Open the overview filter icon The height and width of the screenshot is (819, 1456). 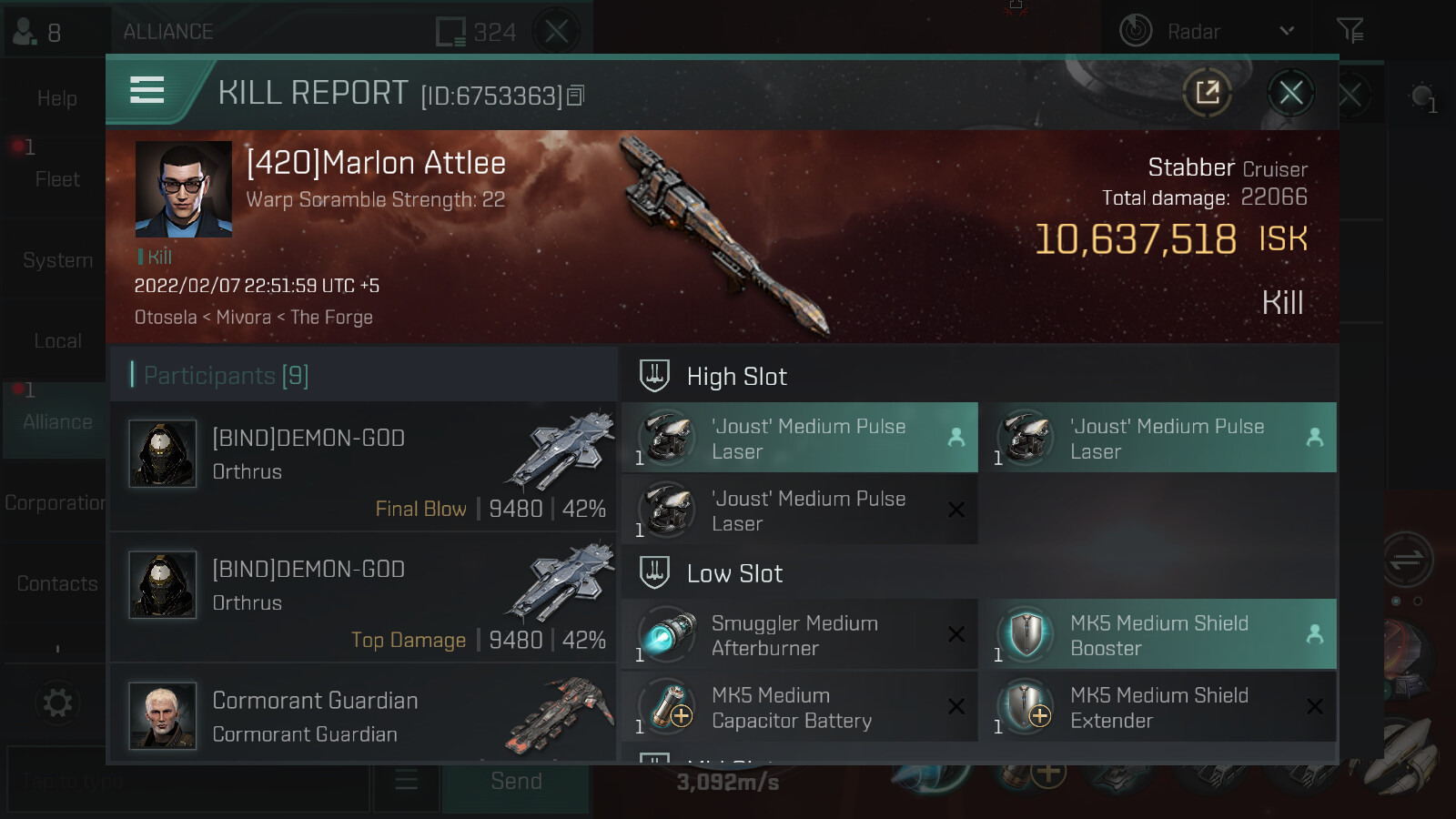tap(1350, 32)
